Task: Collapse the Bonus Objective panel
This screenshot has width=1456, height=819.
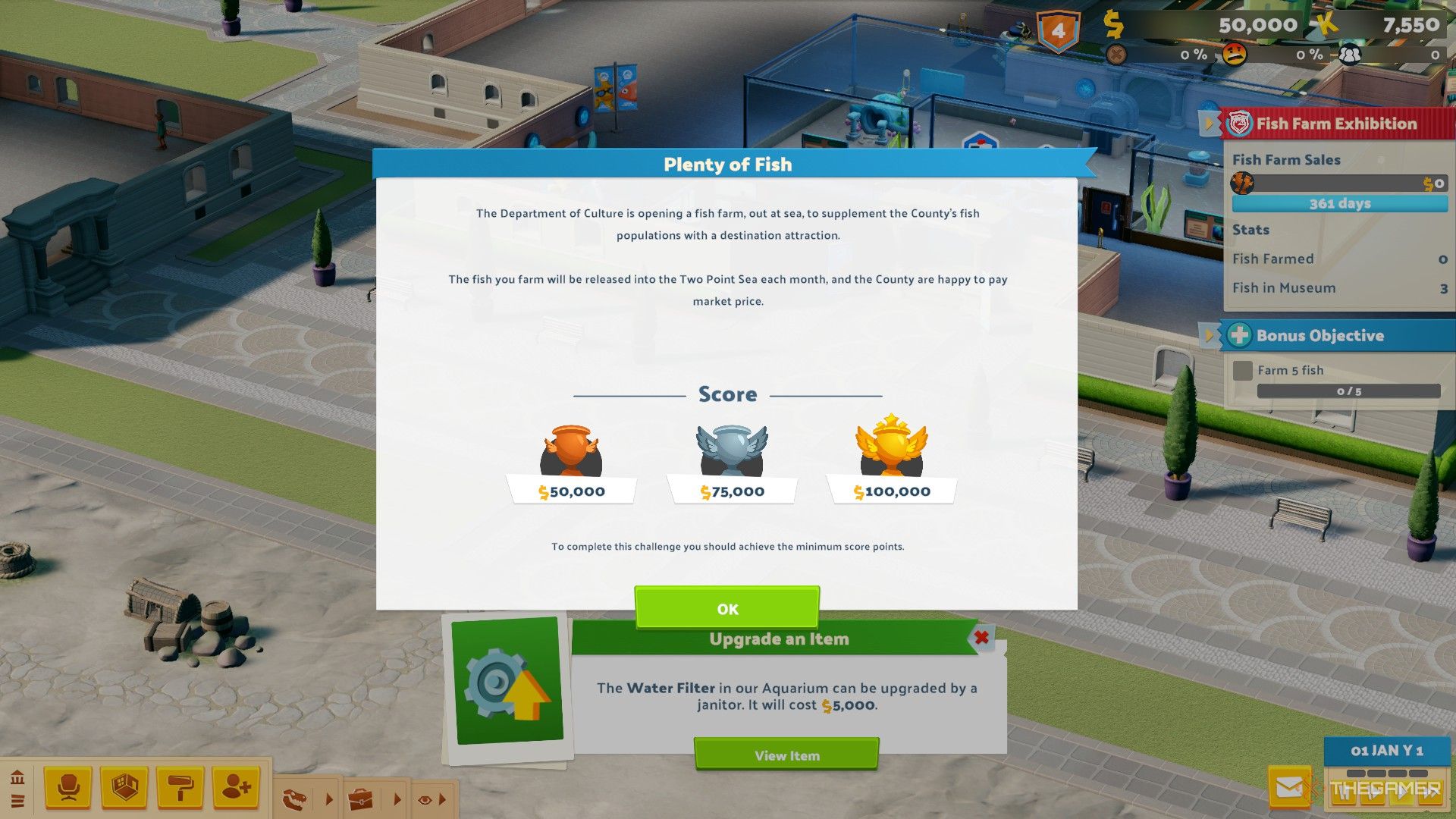Action: 1209,334
